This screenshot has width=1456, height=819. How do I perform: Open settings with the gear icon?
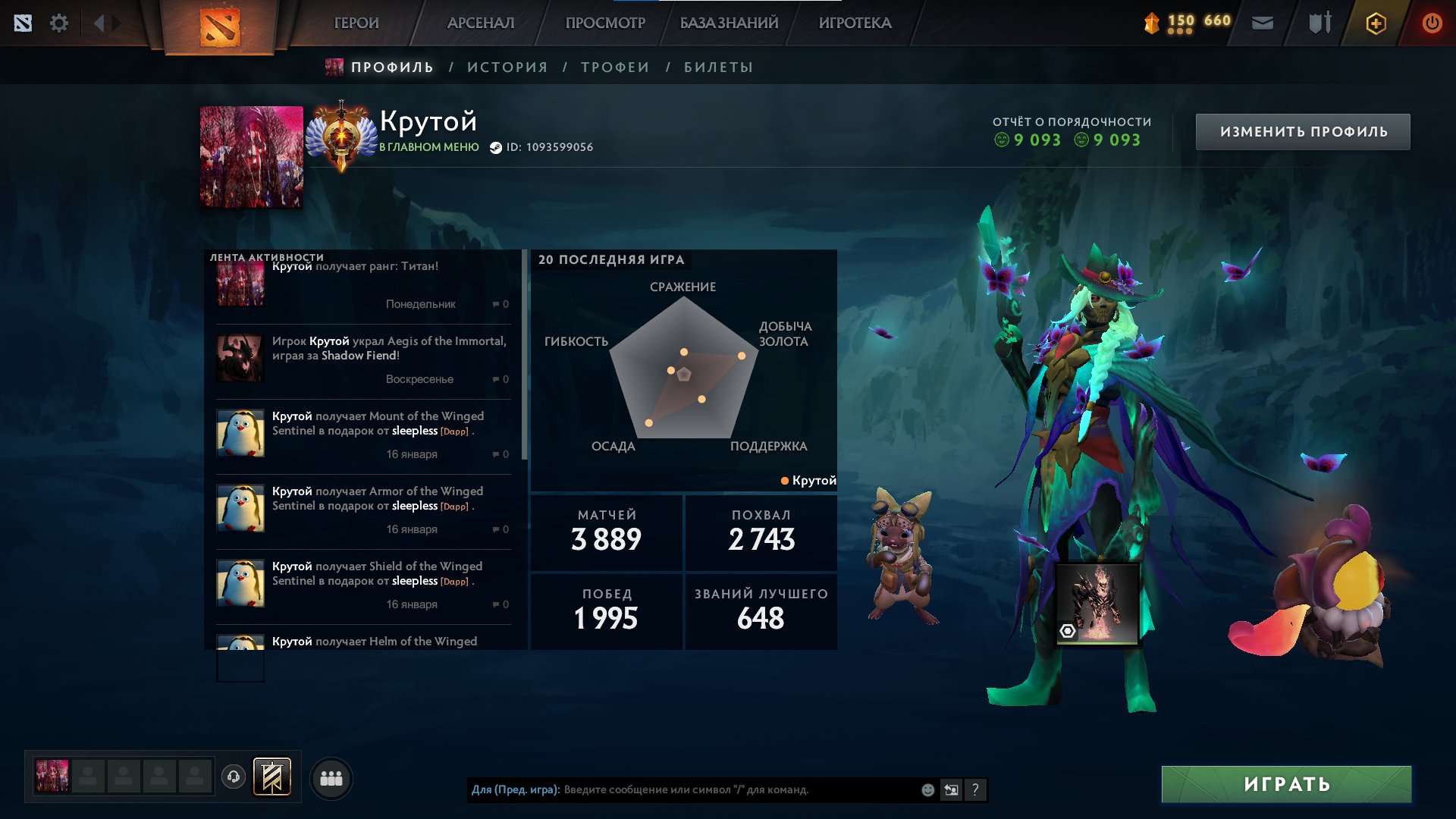[x=59, y=23]
